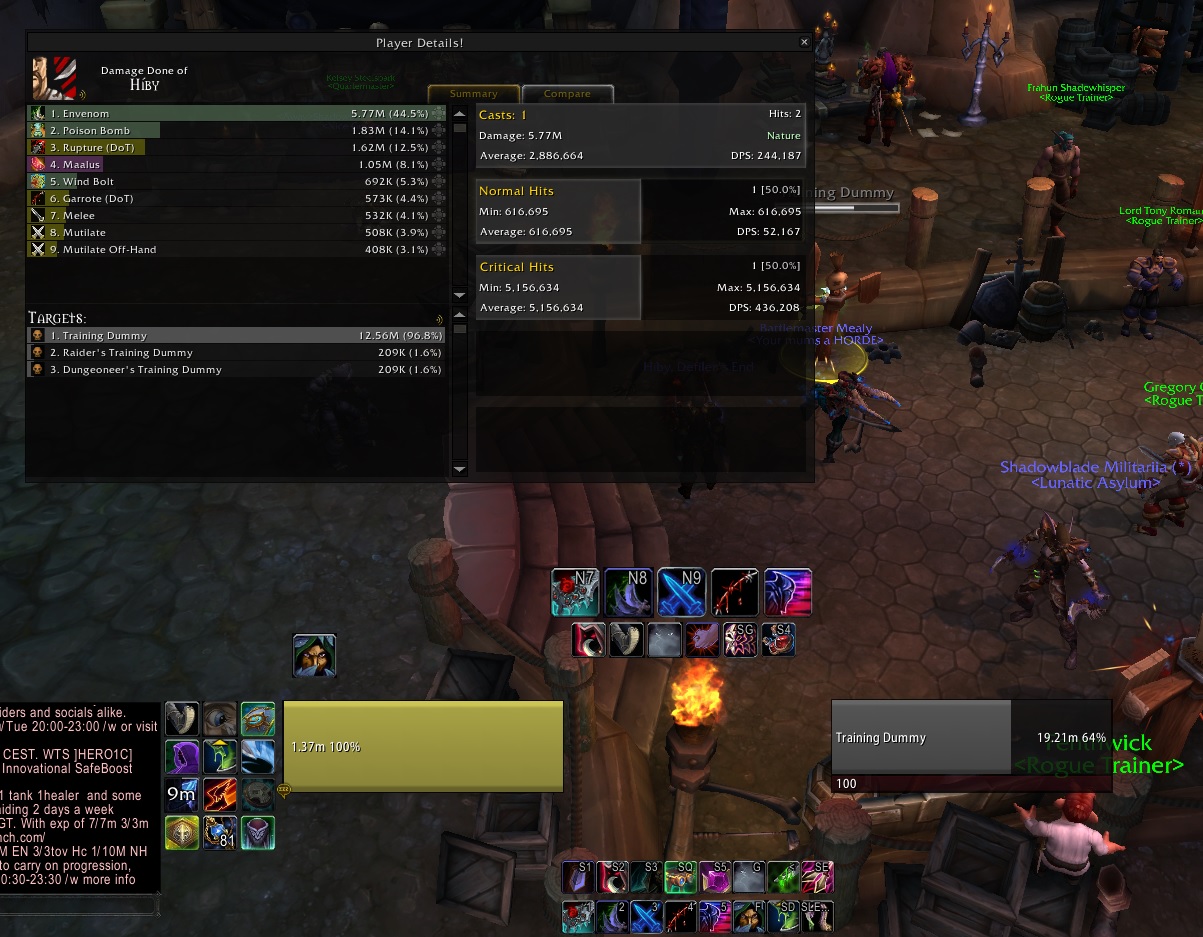This screenshot has height=937, width=1203.
Task: Open the Summary tab
Action: (474, 94)
